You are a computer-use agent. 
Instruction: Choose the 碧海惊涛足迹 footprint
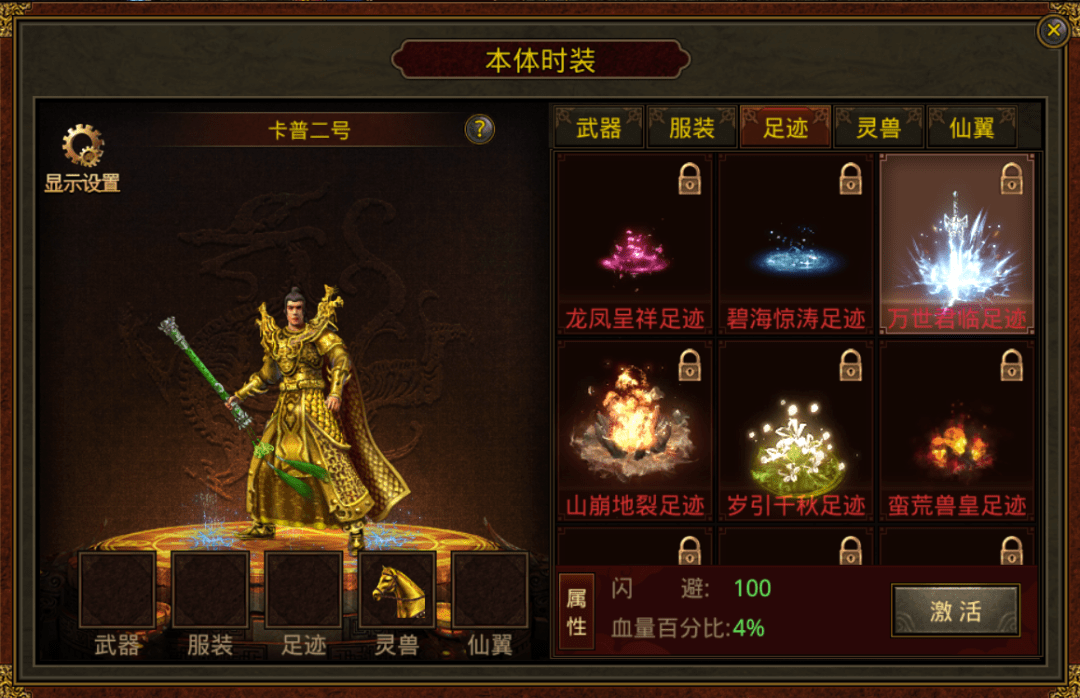pyautogui.click(x=796, y=243)
